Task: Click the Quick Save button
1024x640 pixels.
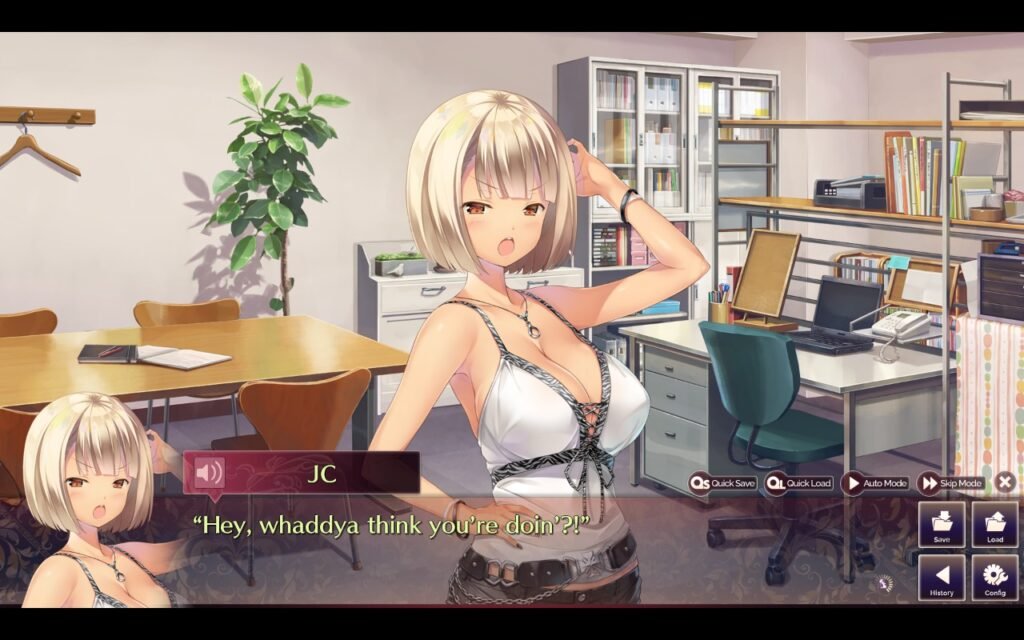Action: coord(723,483)
